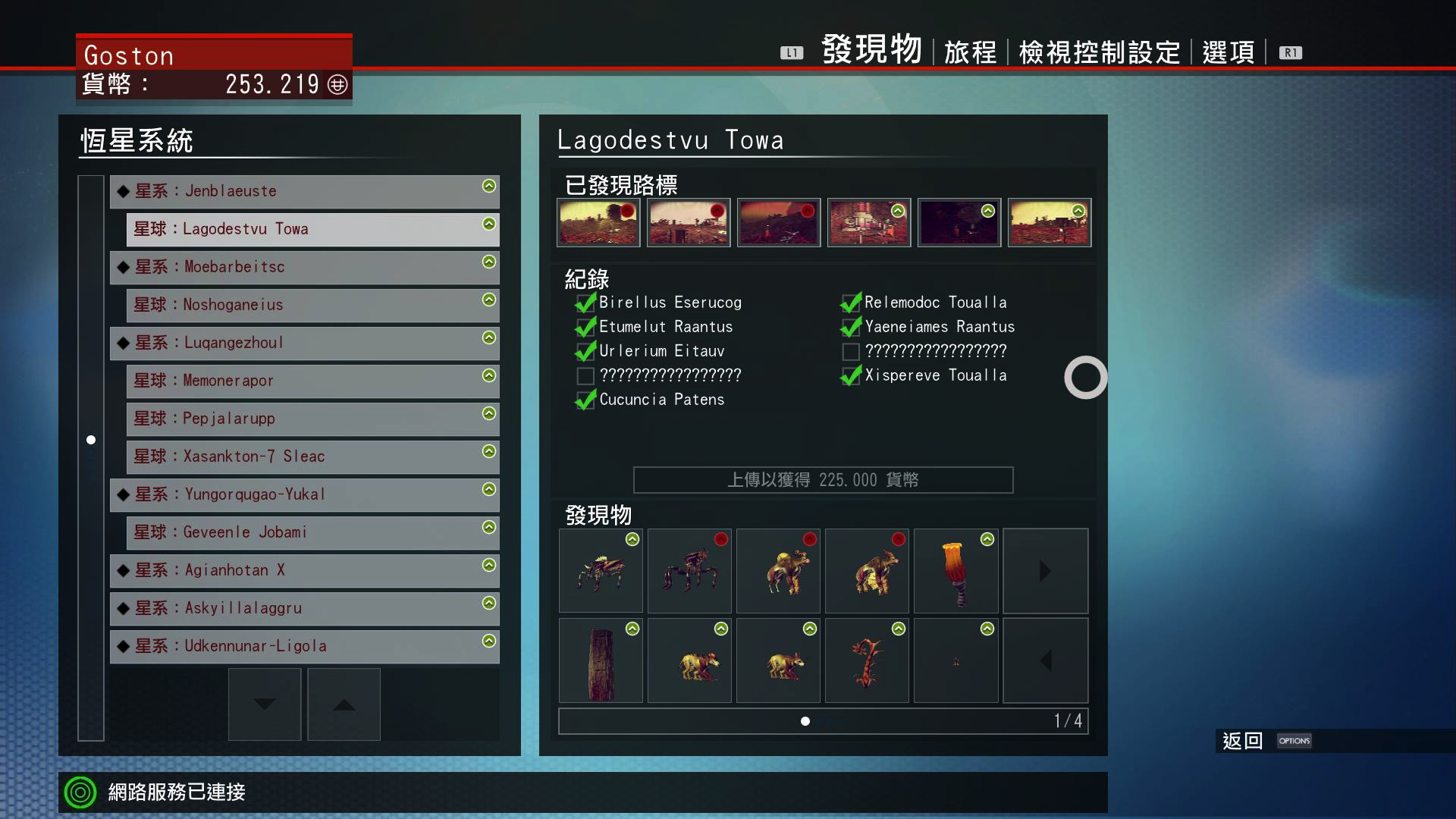
Task: Upload discoveries for 225.000 currency
Action: click(x=823, y=480)
